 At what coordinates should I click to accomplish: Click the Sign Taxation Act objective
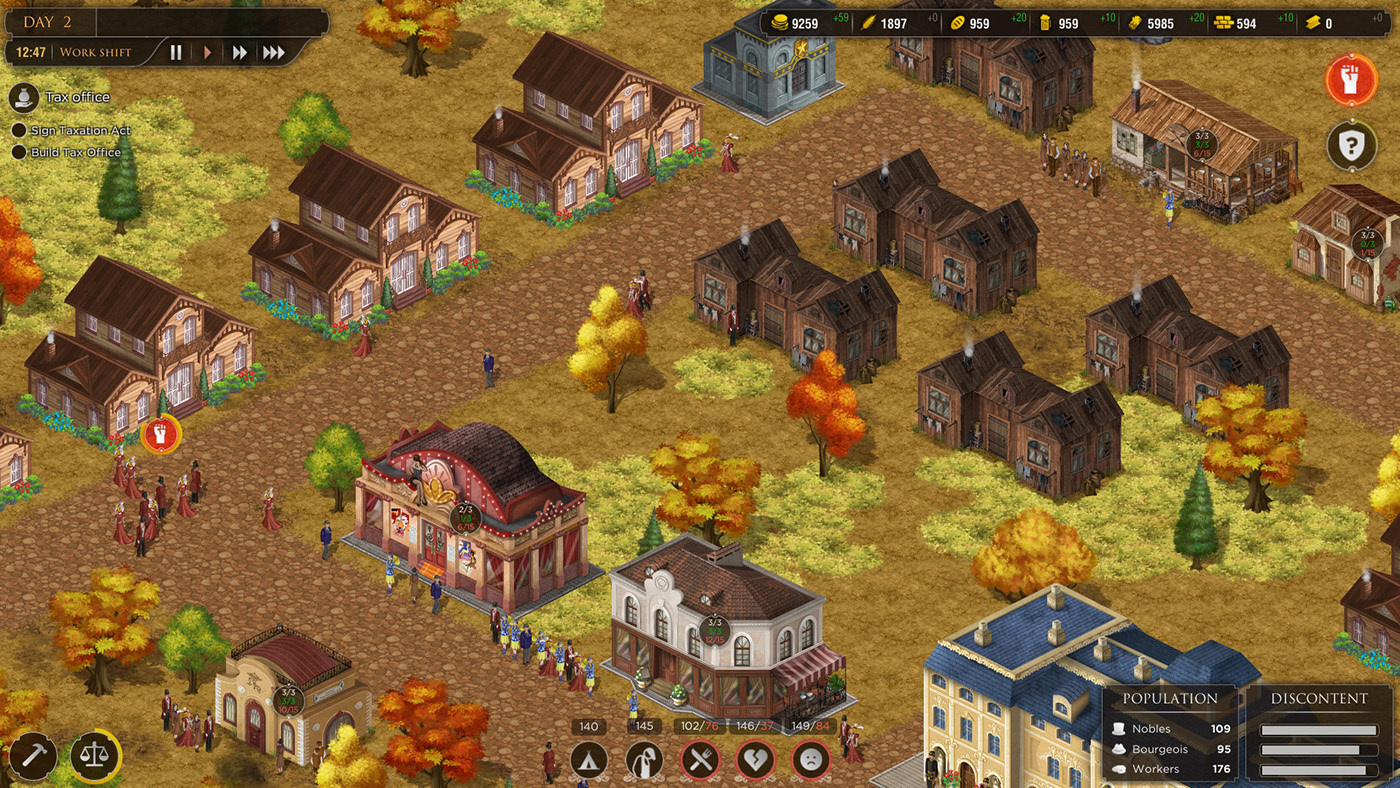[x=80, y=131]
